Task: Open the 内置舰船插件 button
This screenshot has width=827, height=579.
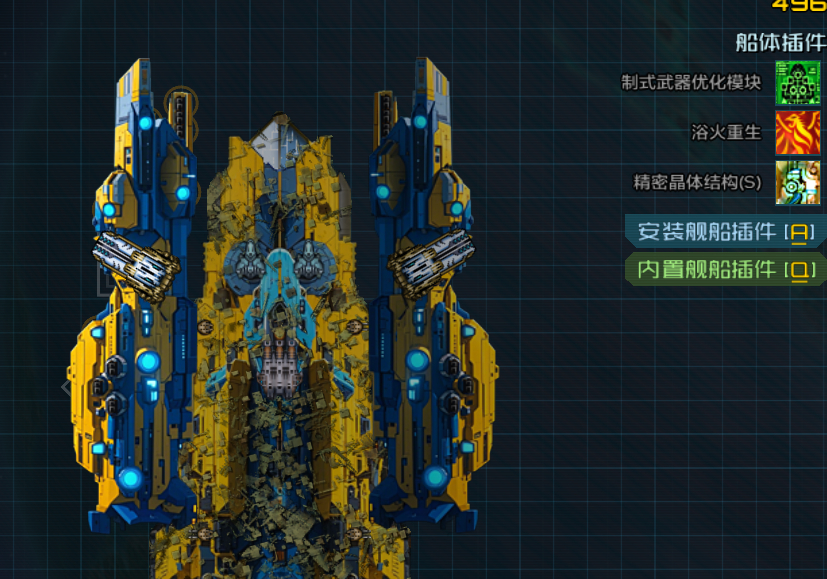Action: [x=725, y=269]
